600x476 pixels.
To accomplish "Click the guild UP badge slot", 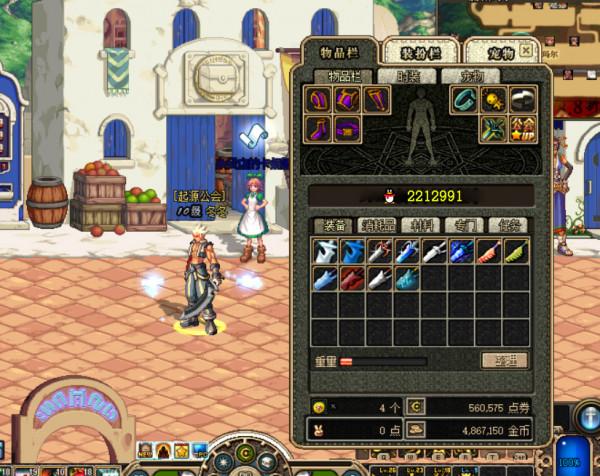I will coord(521,128).
